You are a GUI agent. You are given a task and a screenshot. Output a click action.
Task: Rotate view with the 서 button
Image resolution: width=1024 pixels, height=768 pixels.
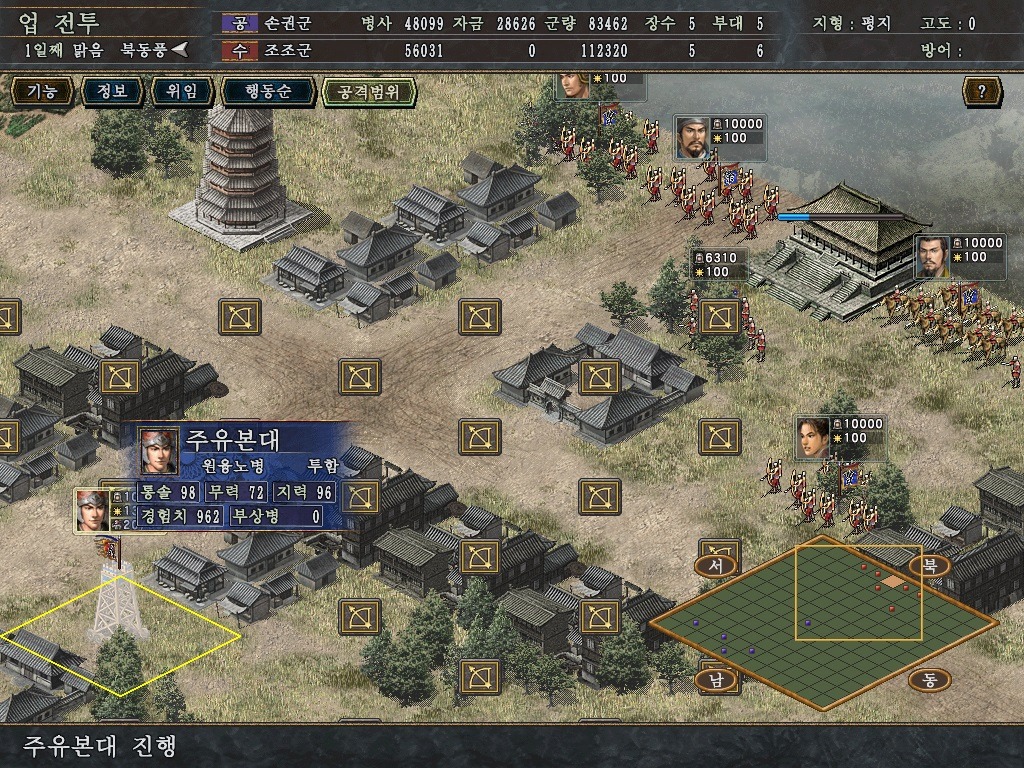[716, 566]
